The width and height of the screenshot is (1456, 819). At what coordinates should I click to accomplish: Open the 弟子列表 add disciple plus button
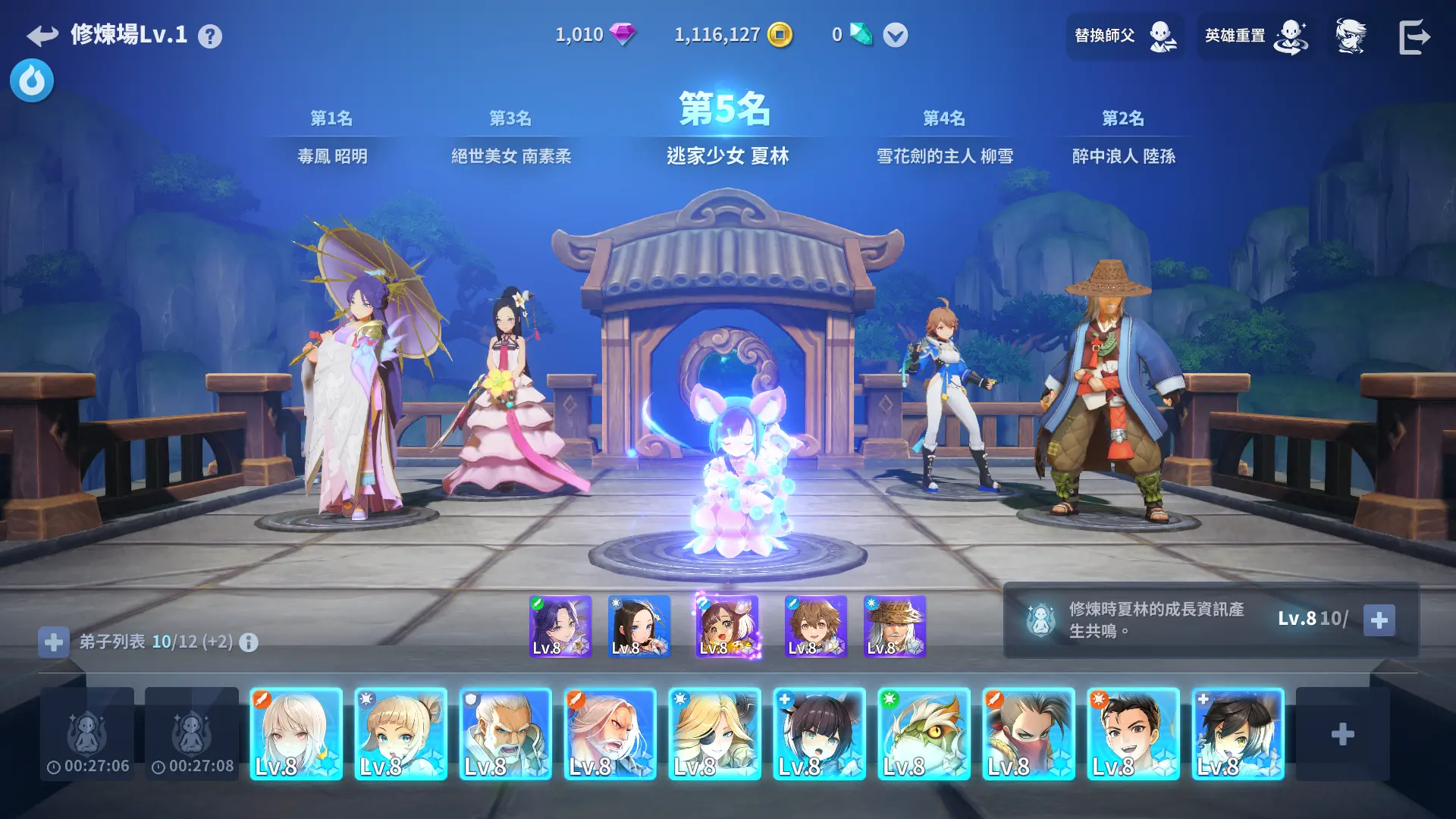[53, 642]
